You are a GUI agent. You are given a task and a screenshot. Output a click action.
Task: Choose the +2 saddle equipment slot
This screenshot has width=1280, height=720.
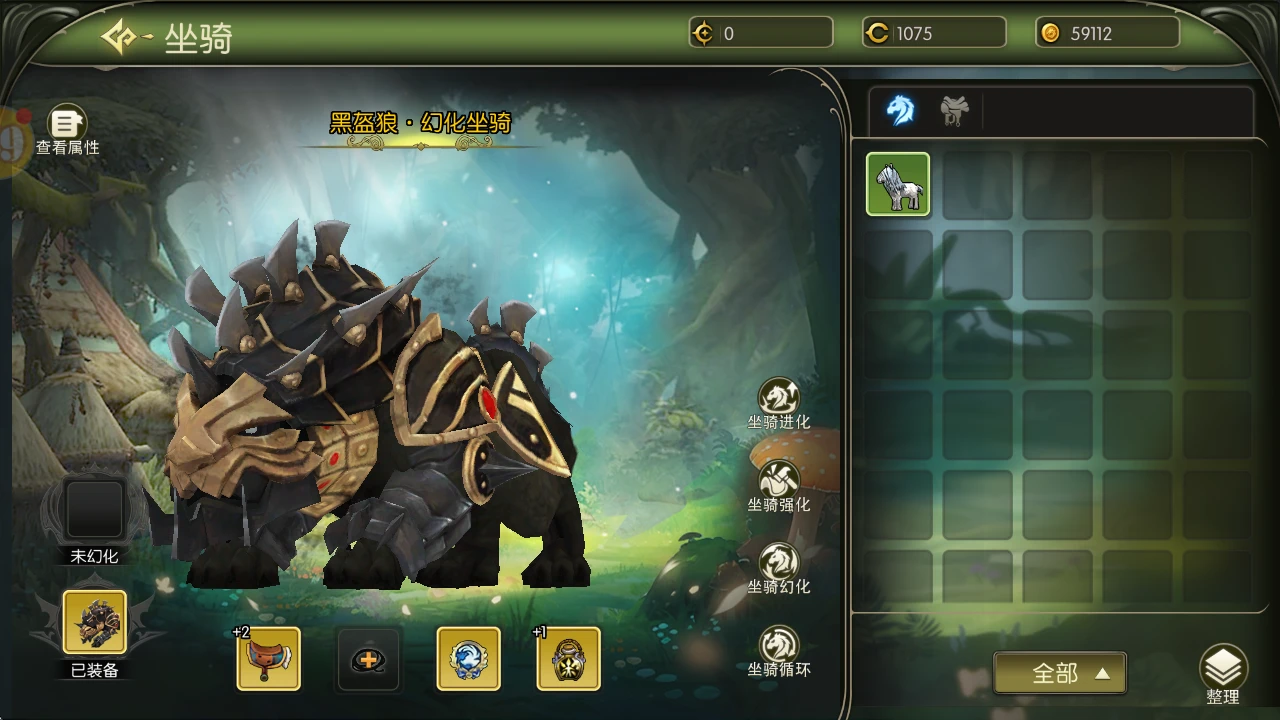[x=268, y=659]
